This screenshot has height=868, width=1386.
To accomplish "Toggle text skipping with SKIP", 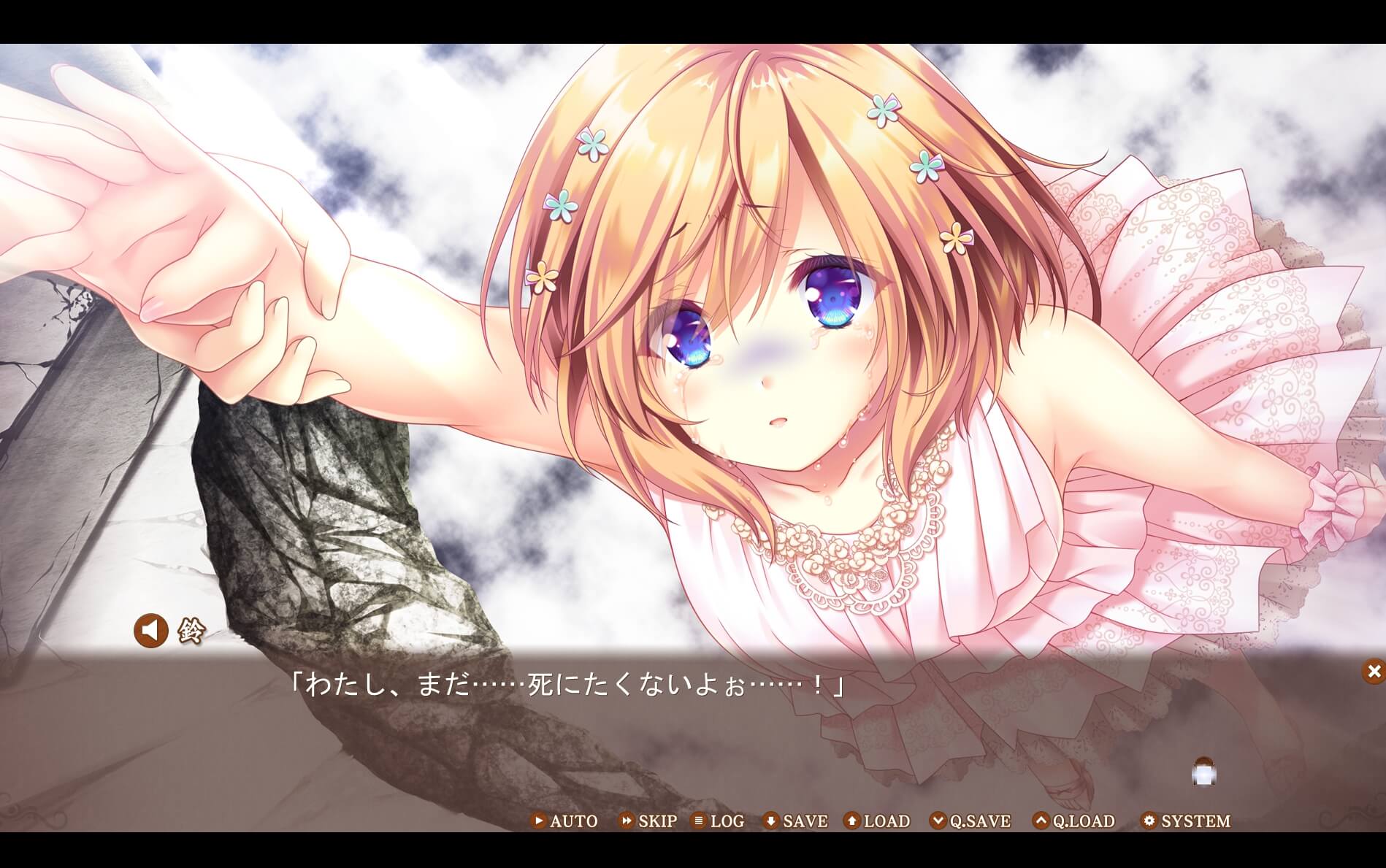I will pyautogui.click(x=656, y=821).
